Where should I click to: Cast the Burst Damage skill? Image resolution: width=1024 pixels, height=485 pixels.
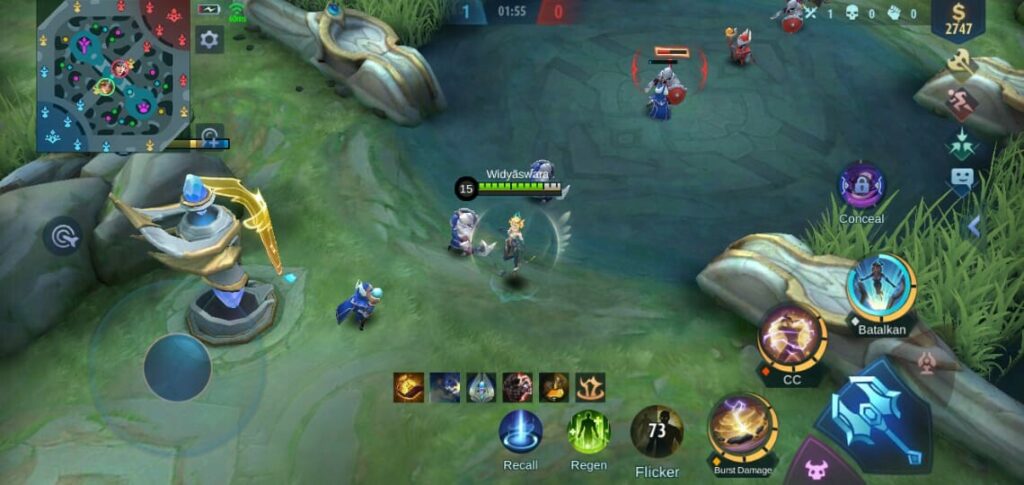pos(742,428)
